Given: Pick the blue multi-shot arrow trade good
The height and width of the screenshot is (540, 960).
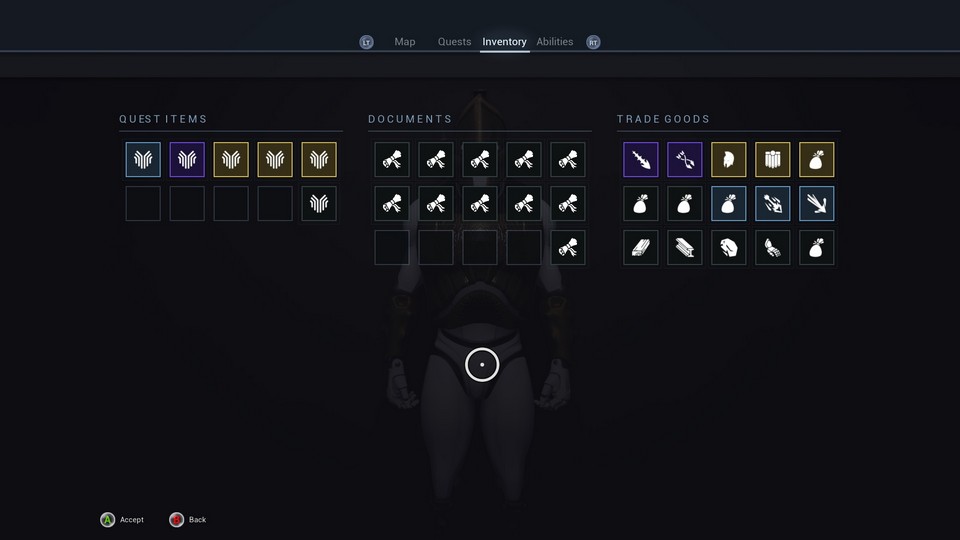Looking at the screenshot, I should pos(817,204).
